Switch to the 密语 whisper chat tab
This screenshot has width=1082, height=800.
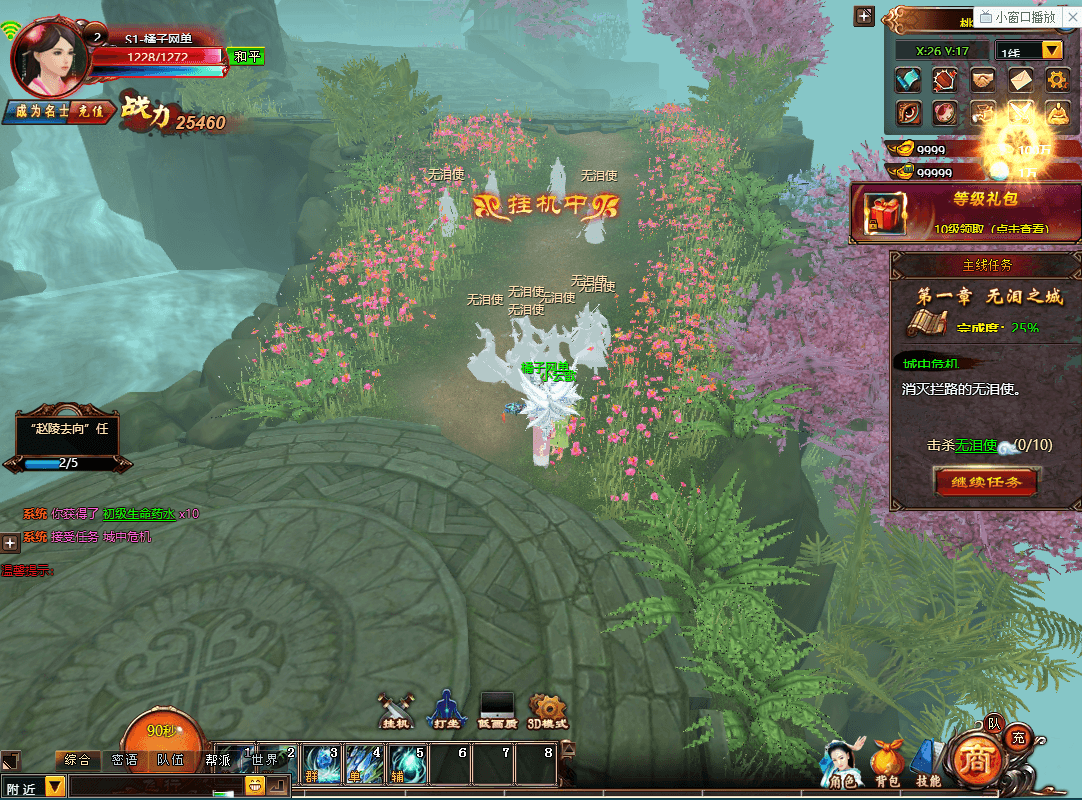(124, 760)
